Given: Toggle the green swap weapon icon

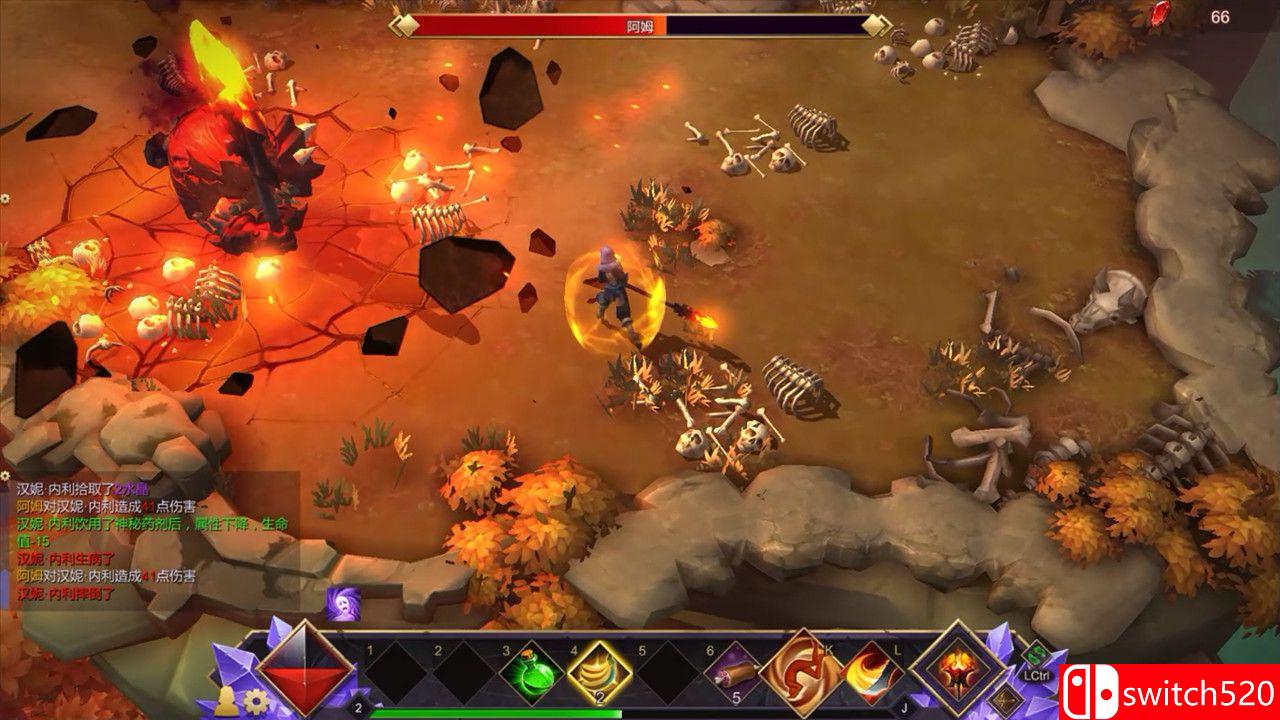Looking at the screenshot, I should point(1037,653).
